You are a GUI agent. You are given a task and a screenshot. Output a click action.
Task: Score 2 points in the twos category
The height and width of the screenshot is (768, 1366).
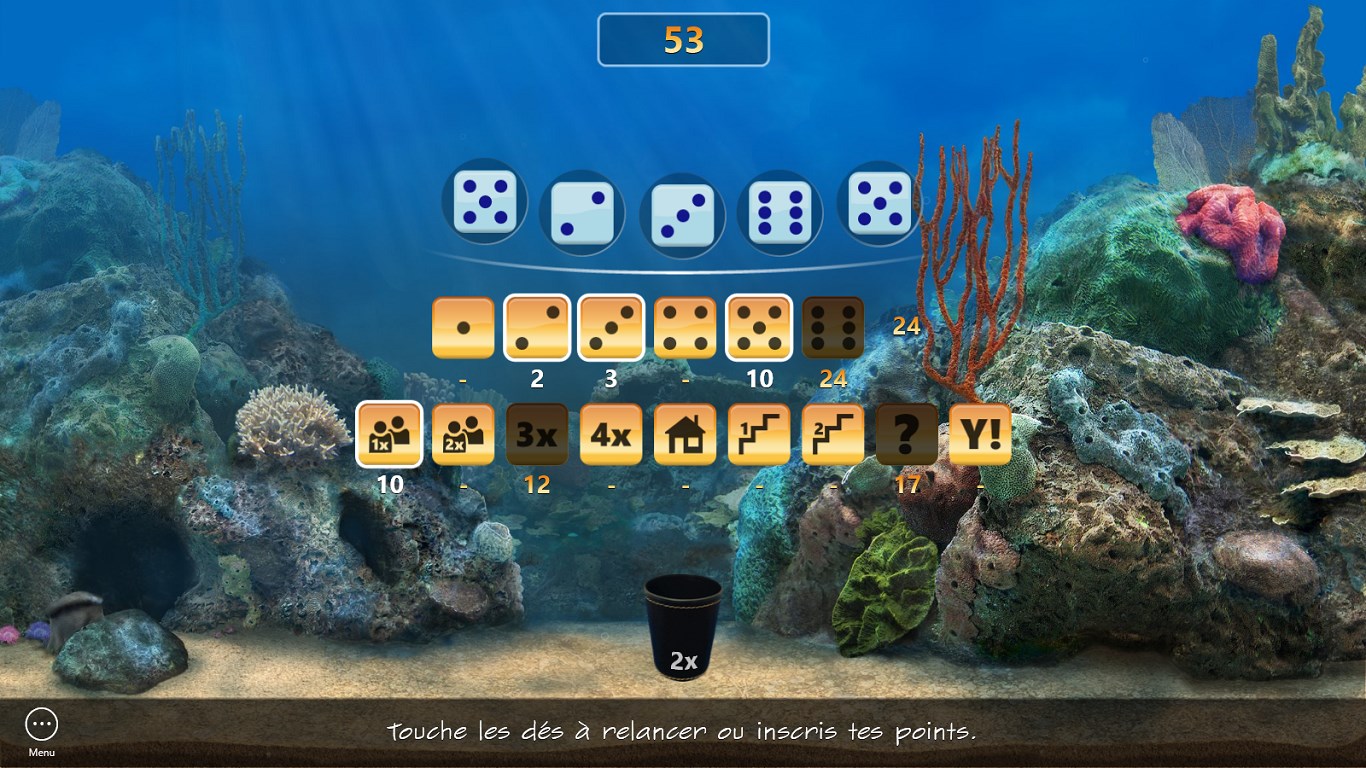point(537,328)
